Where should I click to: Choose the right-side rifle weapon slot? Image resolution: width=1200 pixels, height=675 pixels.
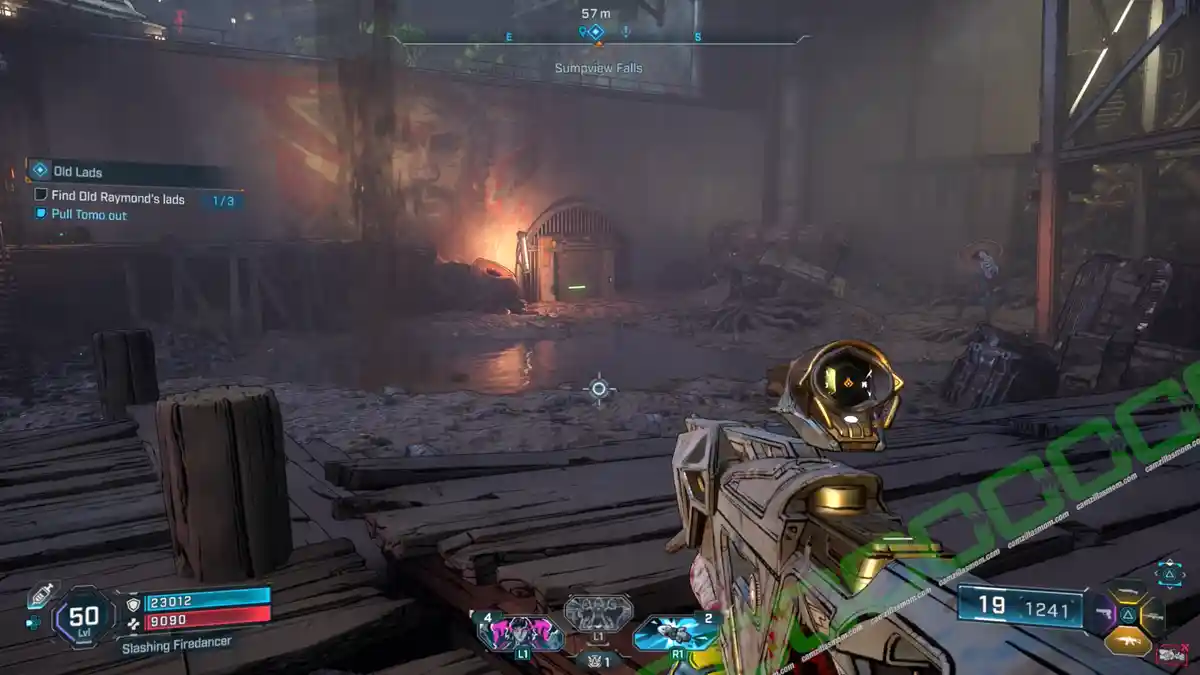click(1153, 616)
